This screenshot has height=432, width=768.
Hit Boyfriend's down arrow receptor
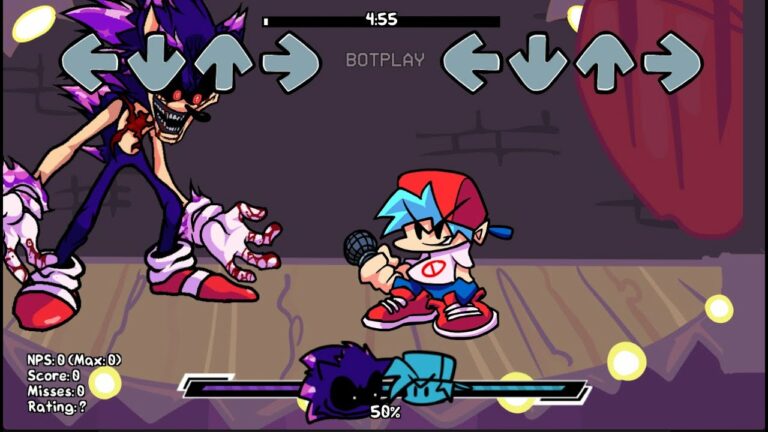click(539, 62)
